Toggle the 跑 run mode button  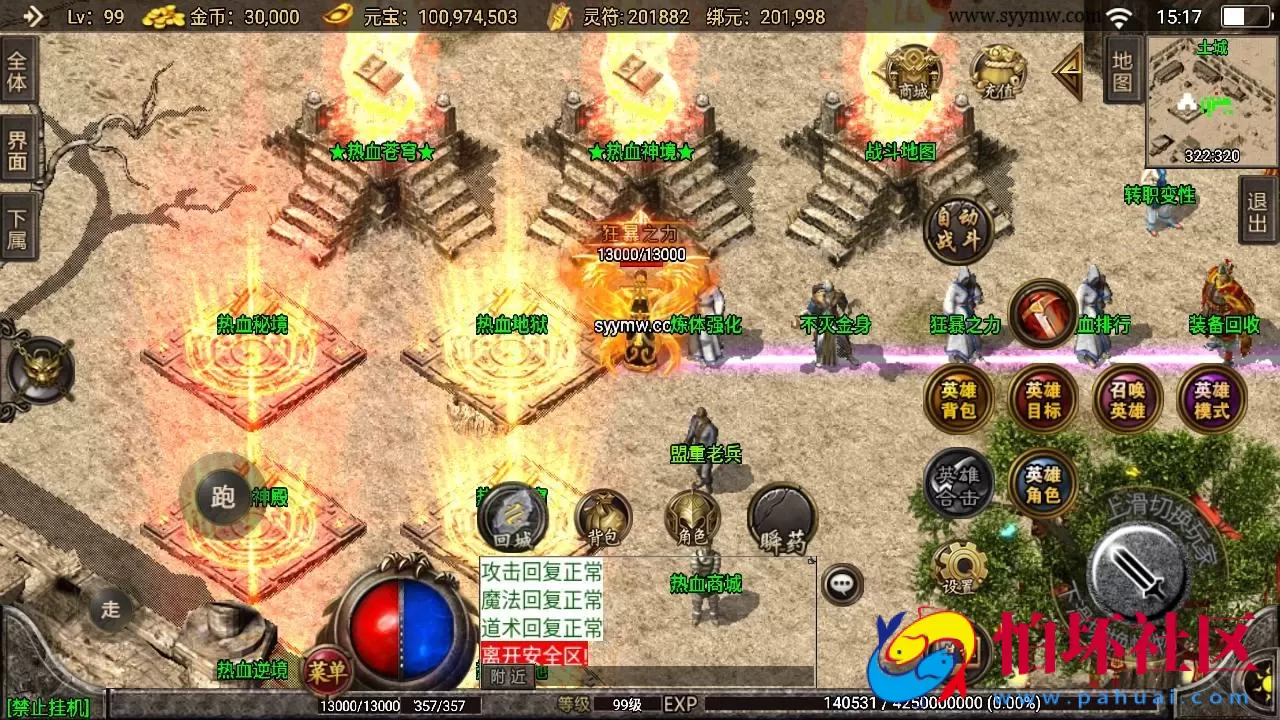coord(222,497)
